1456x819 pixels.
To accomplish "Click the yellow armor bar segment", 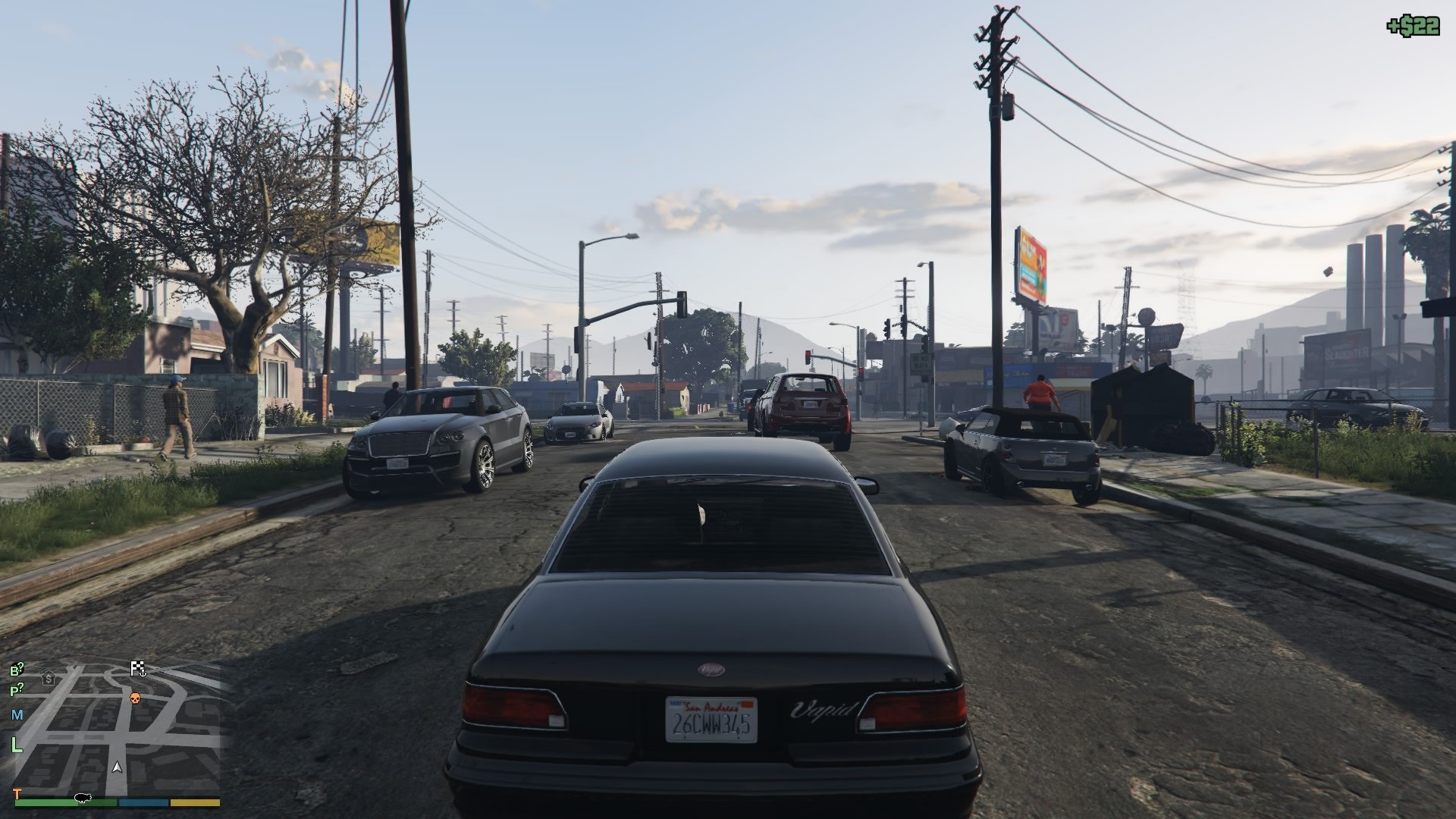I will coord(194,803).
